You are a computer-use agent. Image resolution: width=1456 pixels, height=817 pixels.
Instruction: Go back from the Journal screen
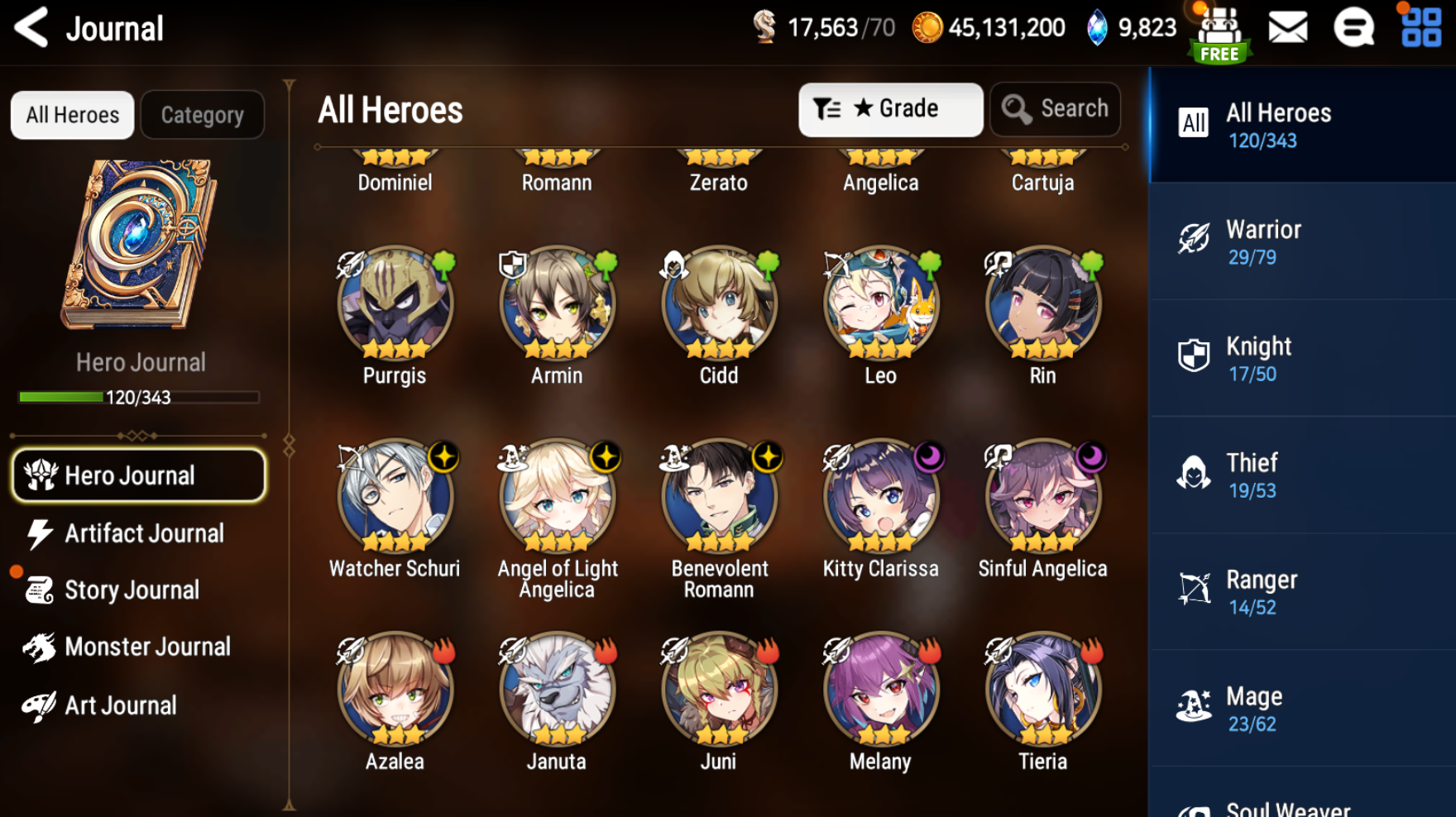pyautogui.click(x=33, y=28)
